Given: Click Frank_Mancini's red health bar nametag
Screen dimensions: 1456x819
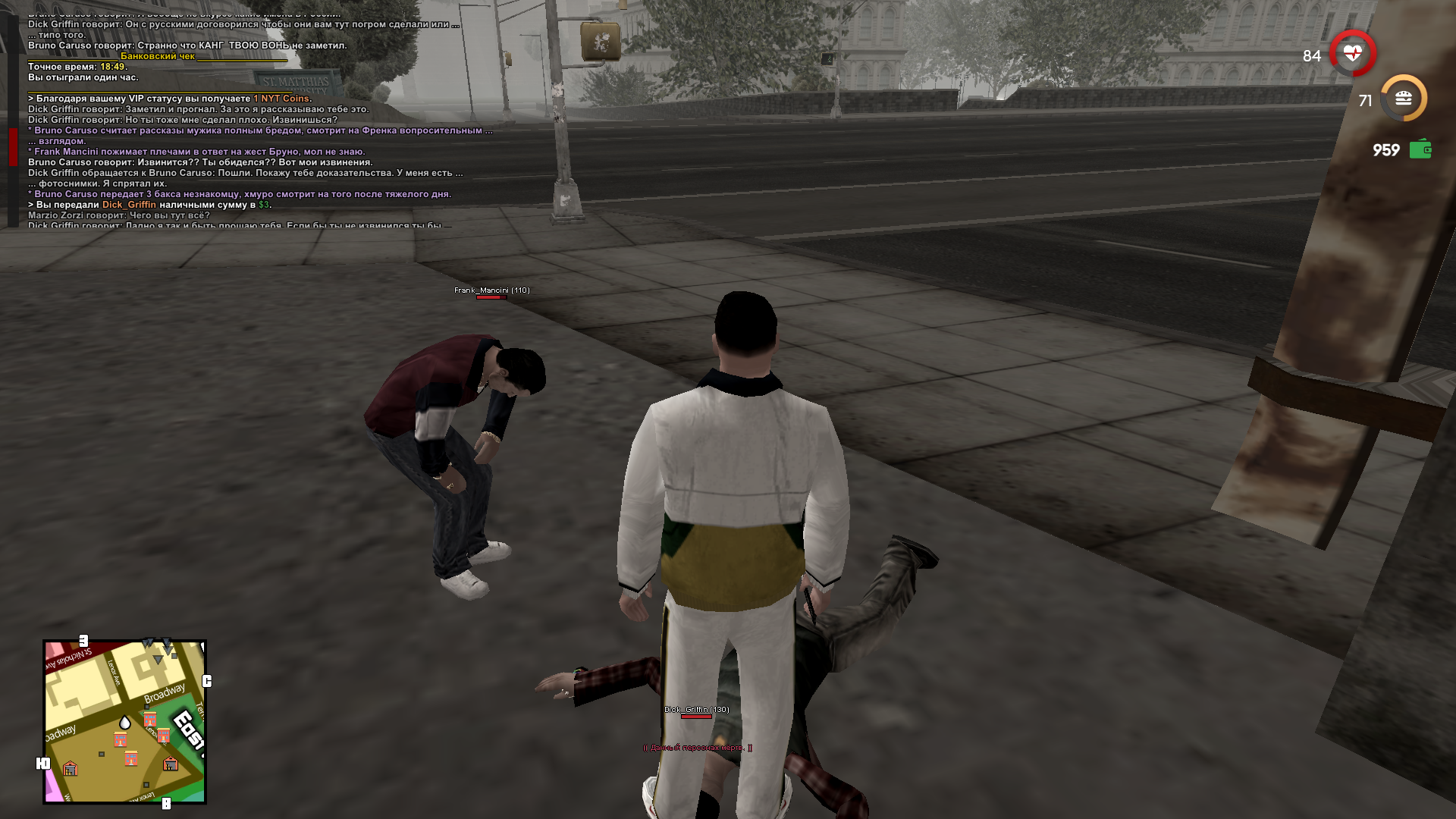Looking at the screenshot, I should pos(491,297).
